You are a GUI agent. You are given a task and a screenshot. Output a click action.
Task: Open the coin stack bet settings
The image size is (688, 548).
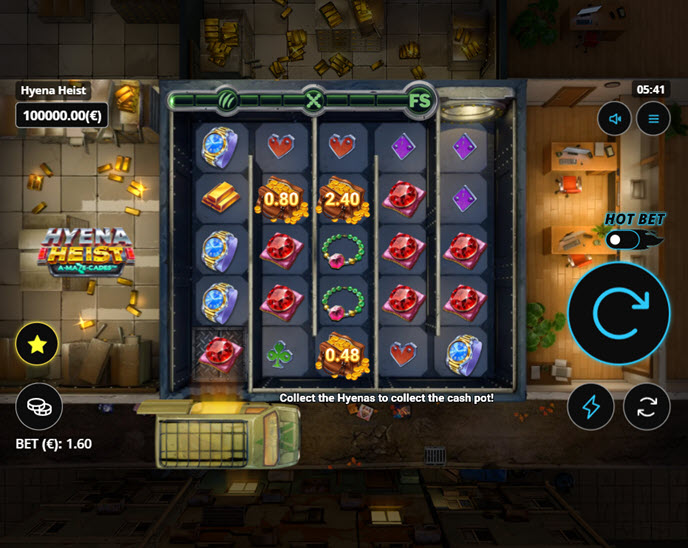click(x=39, y=406)
